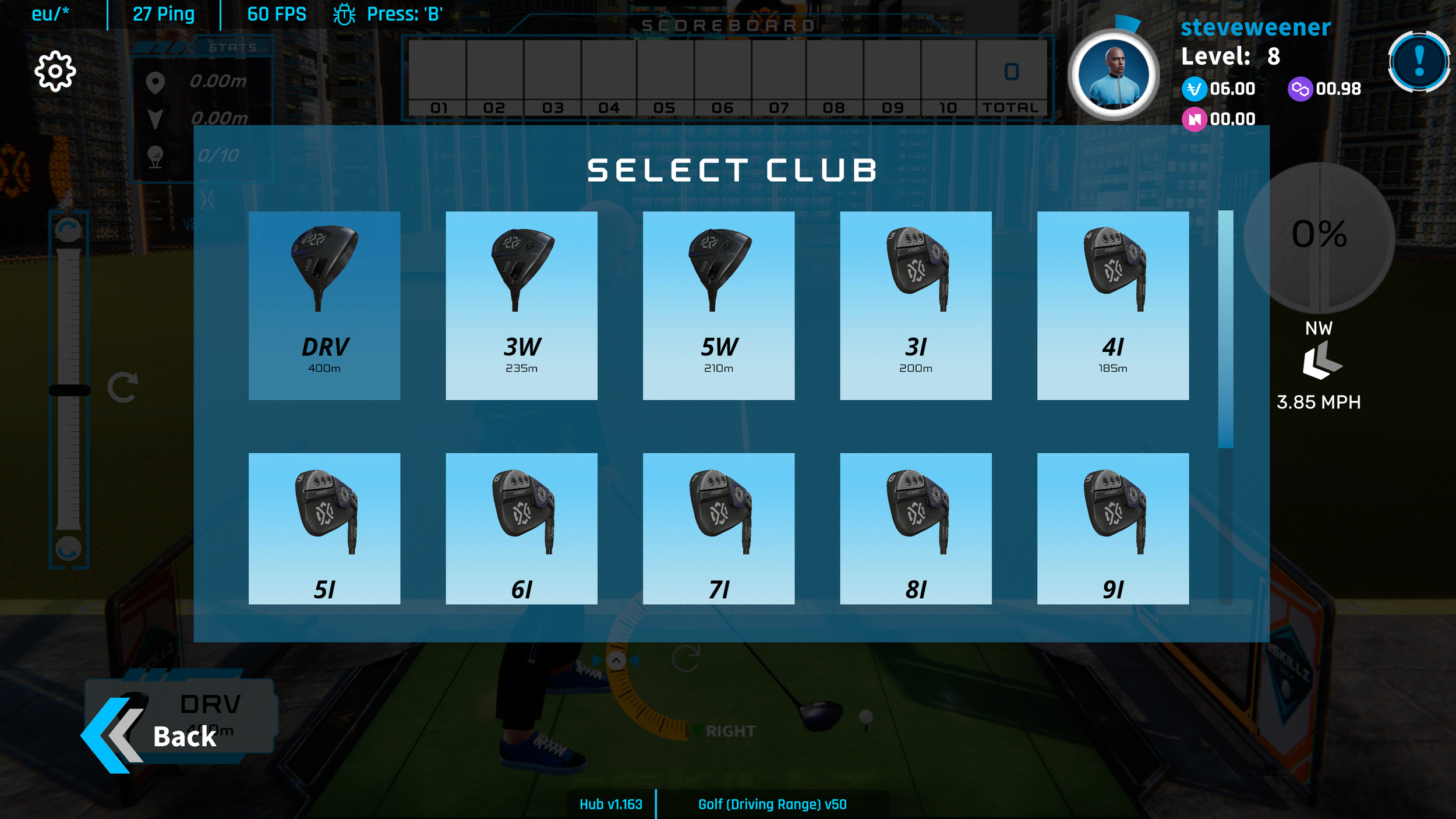This screenshot has width=1456, height=819.
Task: Go back with the Back button
Action: click(x=157, y=736)
